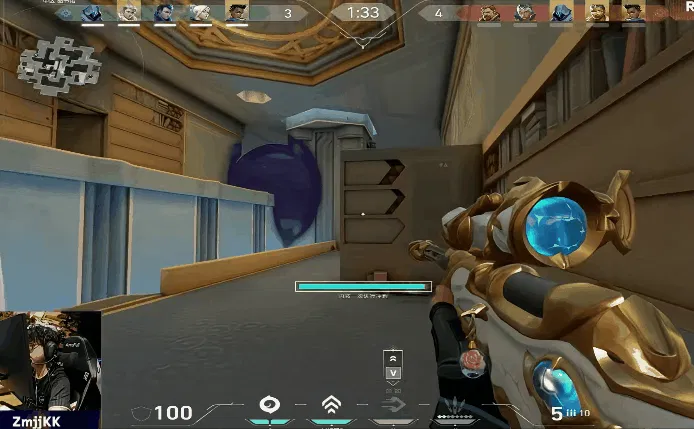Select the last teal-team agent portrait
The height and width of the screenshot is (429, 694).
point(236,12)
